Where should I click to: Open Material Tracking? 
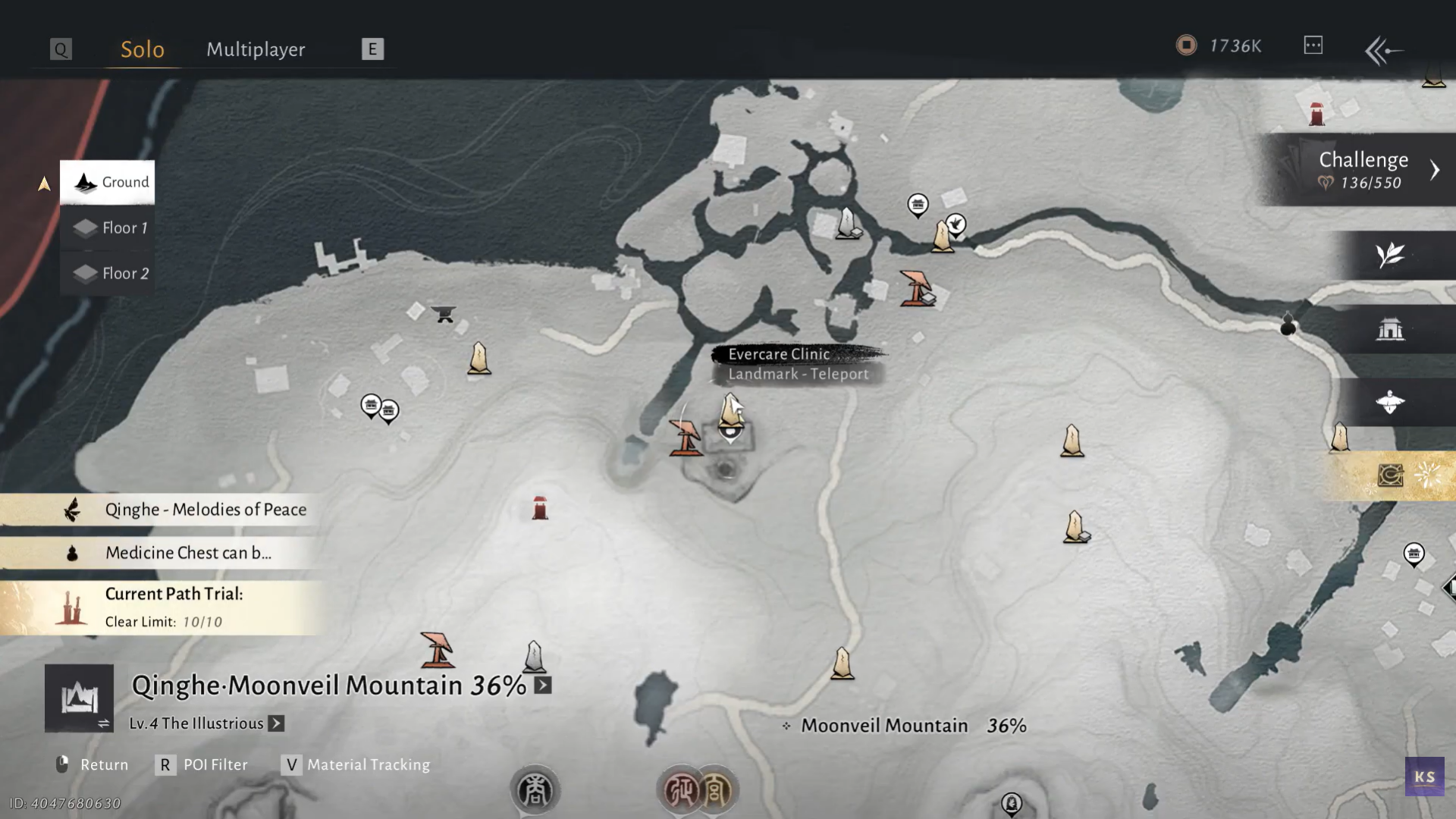point(356,764)
